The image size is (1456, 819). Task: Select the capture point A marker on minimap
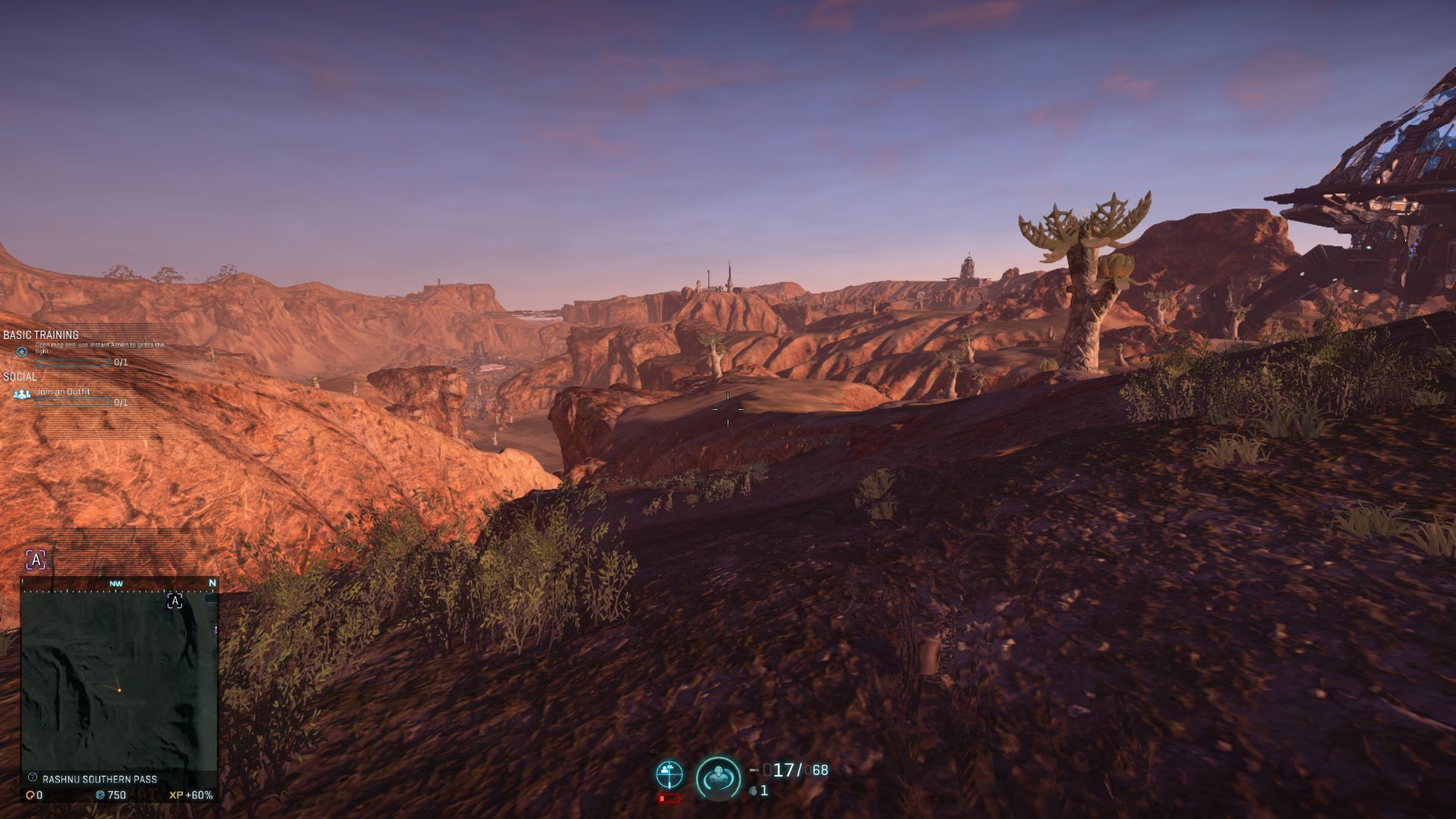coord(174,601)
